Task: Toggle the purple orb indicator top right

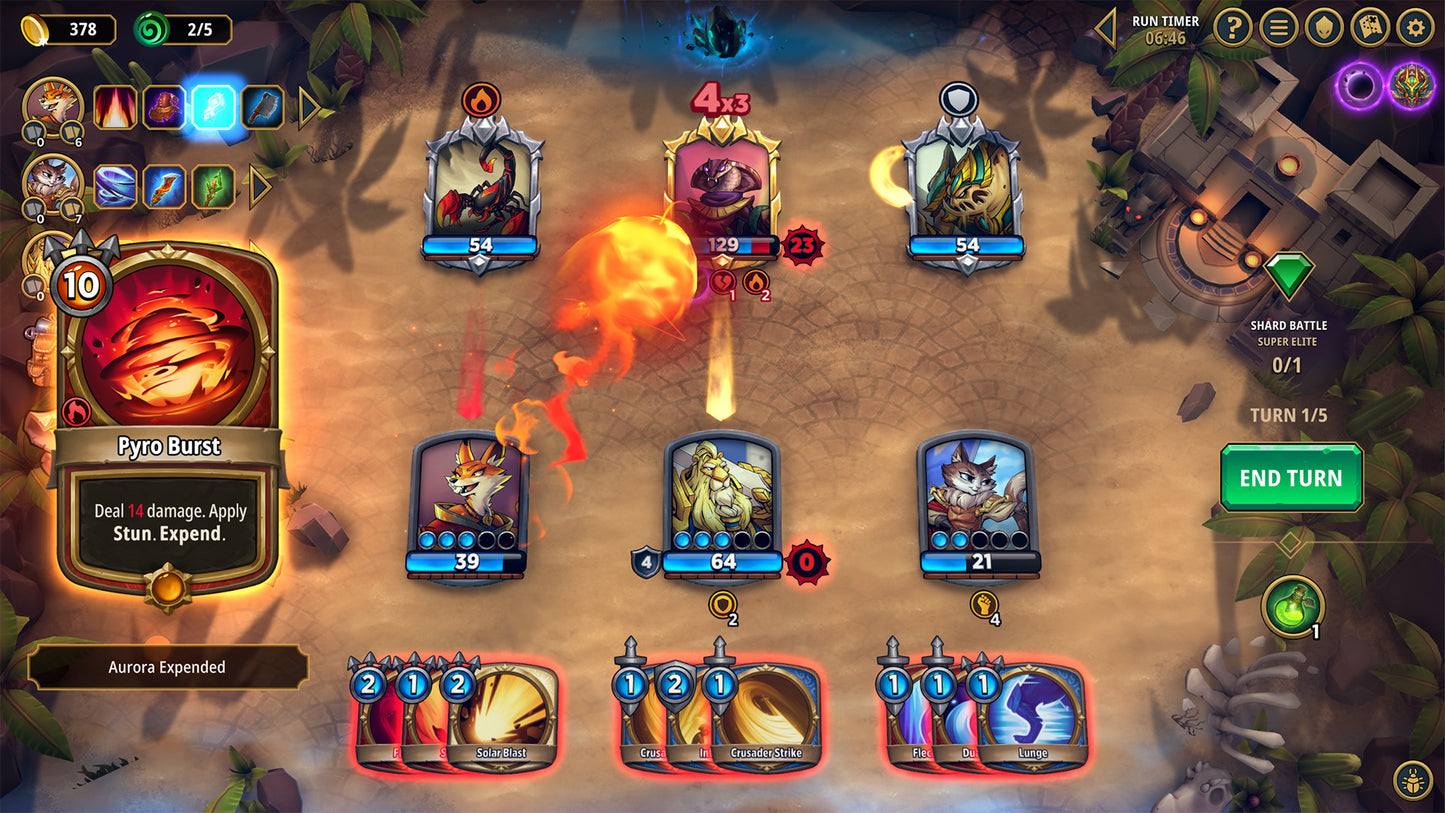Action: coord(1360,85)
